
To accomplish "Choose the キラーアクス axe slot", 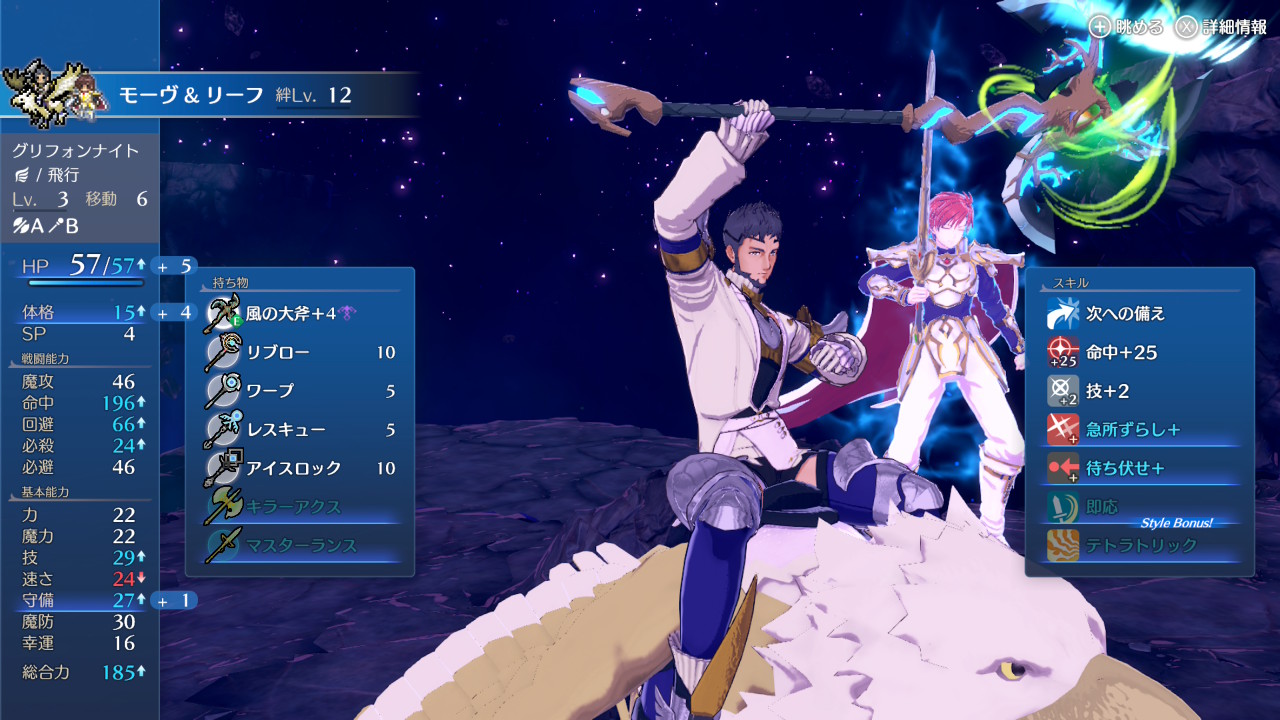I will click(300, 507).
